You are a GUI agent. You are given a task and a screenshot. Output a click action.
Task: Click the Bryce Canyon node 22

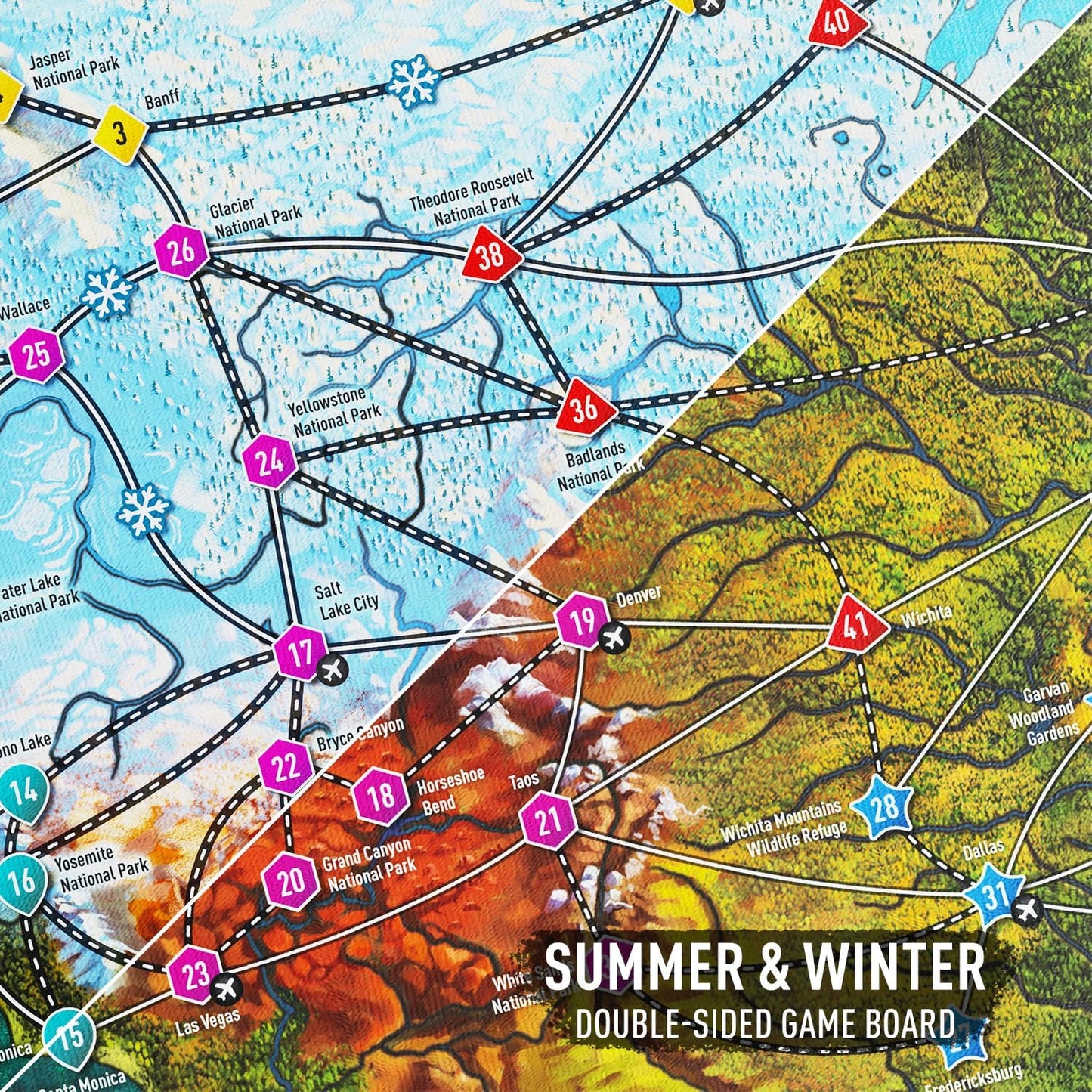(285, 768)
